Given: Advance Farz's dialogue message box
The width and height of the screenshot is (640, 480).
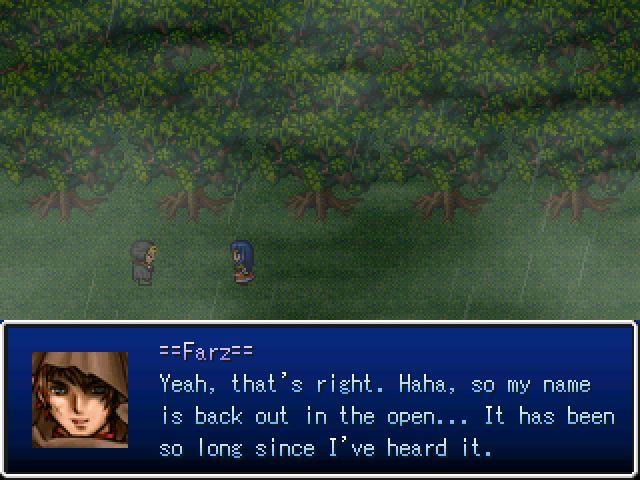Looking at the screenshot, I should 320,400.
